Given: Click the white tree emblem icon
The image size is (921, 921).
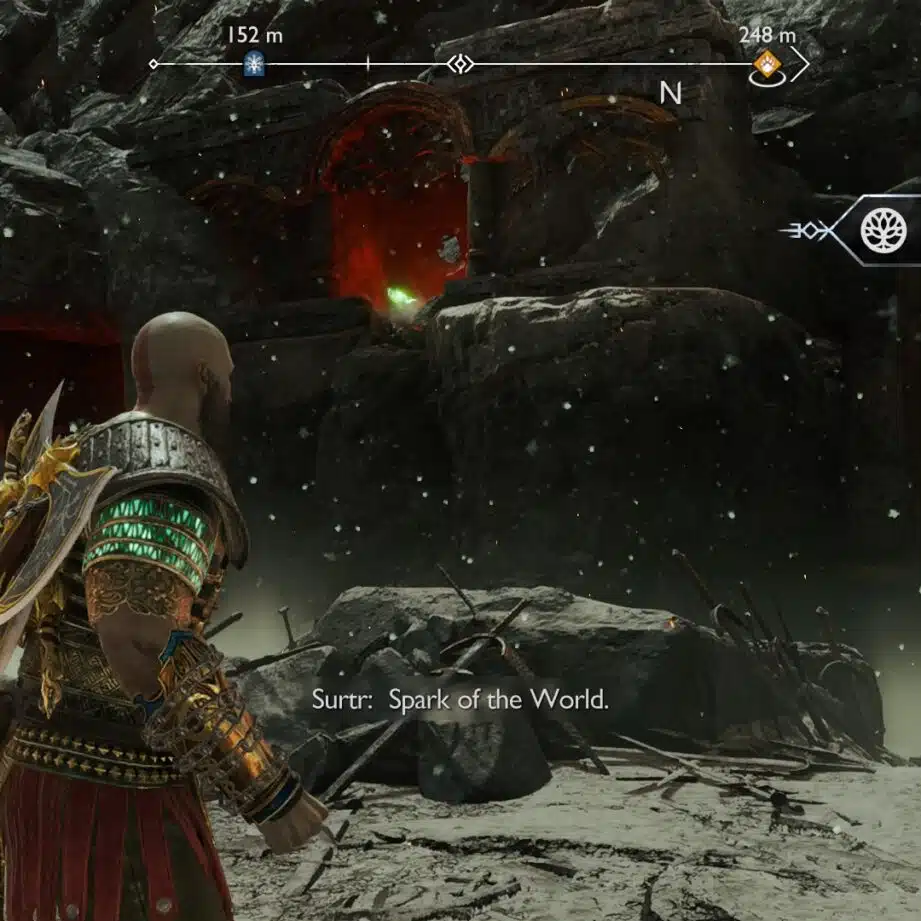Looking at the screenshot, I should tap(883, 230).
